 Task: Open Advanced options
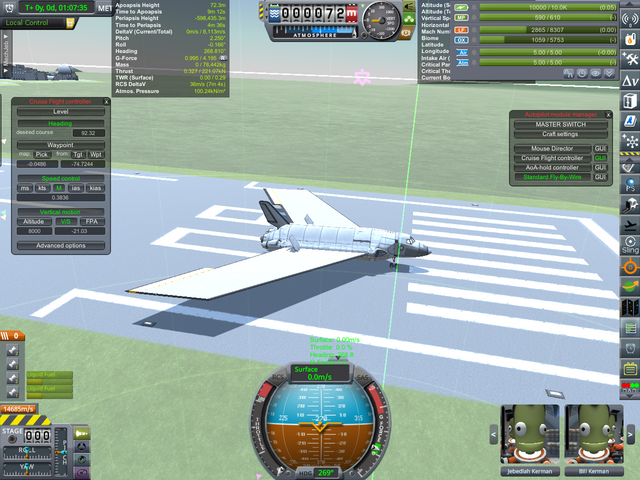[x=60, y=245]
